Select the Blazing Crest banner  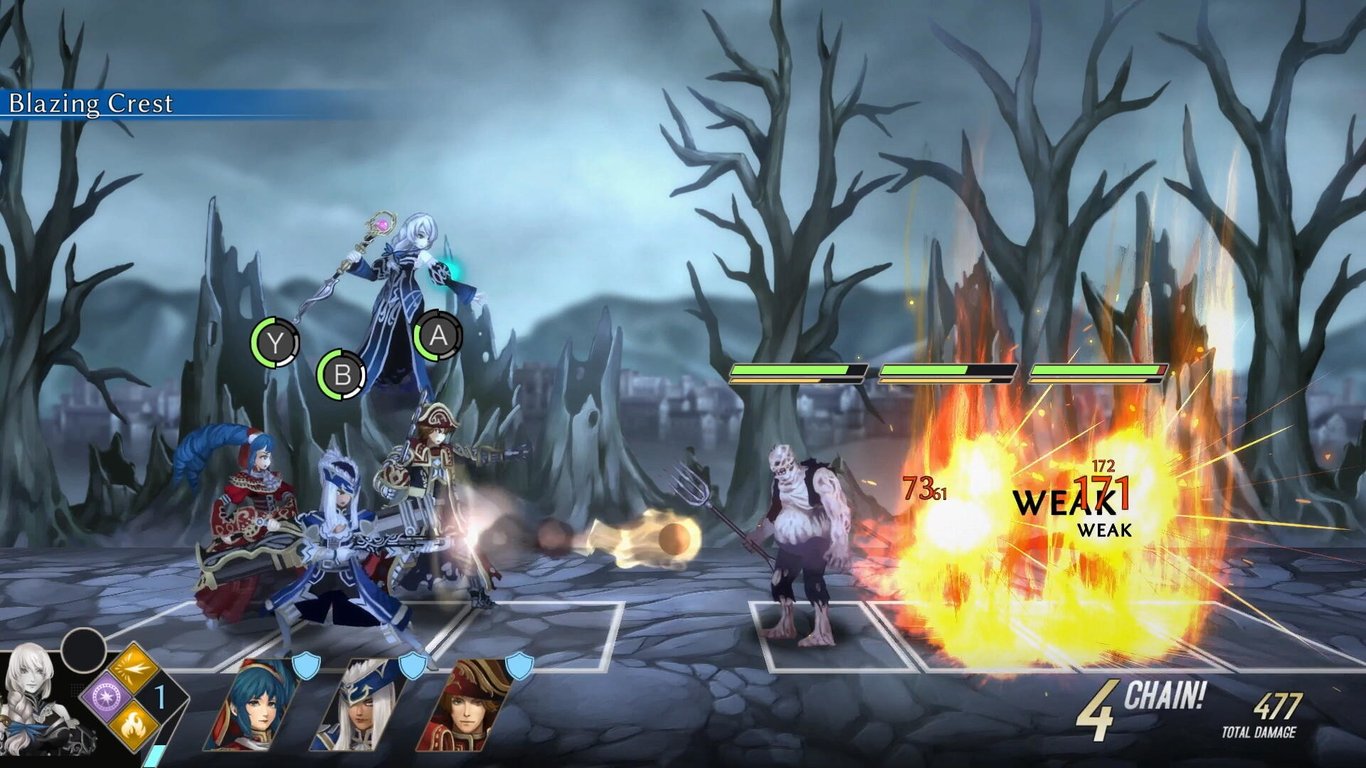[93, 103]
